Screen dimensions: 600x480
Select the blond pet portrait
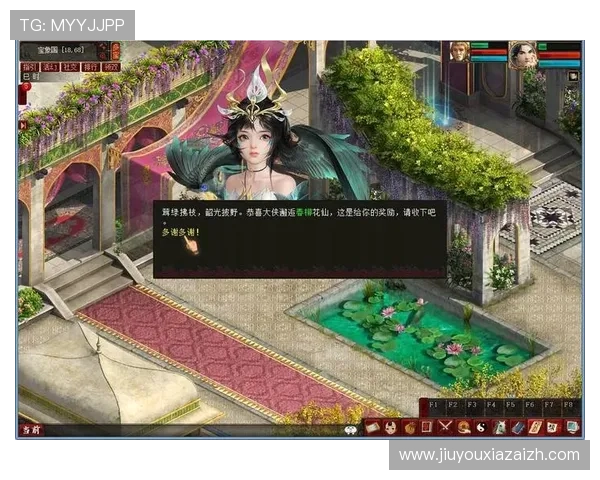pos(459,53)
